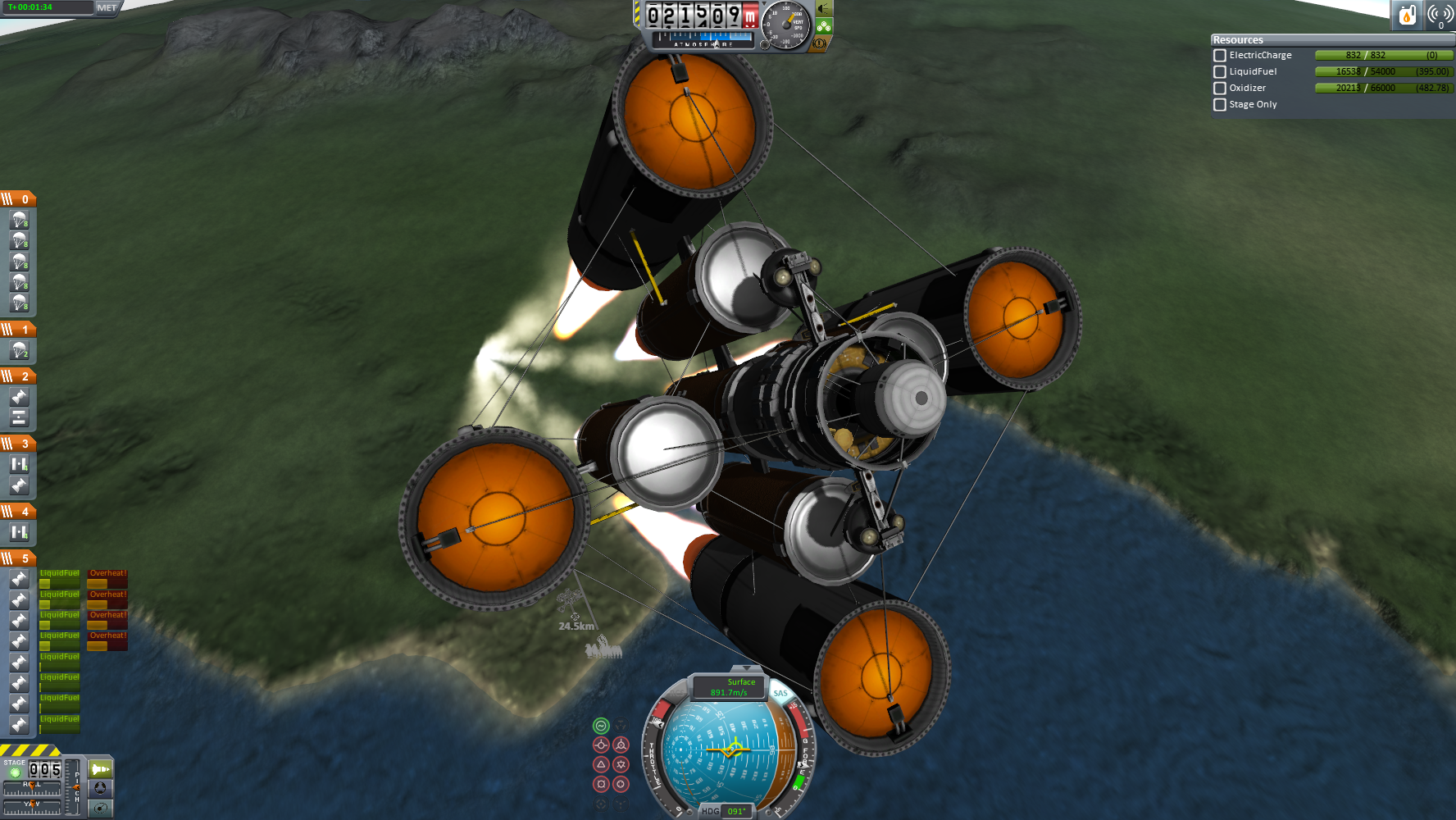The width and height of the screenshot is (1456, 820).
Task: Switch to docking mode control button
Action: 100,789
